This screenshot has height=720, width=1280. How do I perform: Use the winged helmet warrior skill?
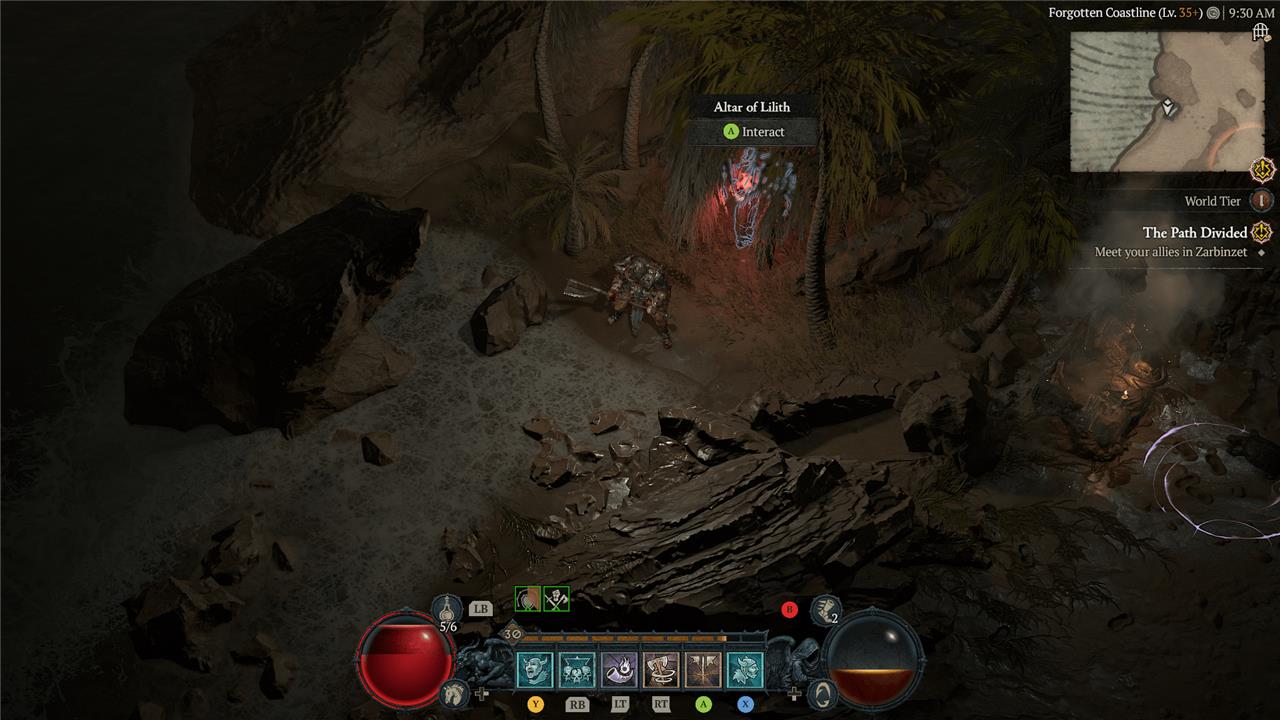click(745, 670)
